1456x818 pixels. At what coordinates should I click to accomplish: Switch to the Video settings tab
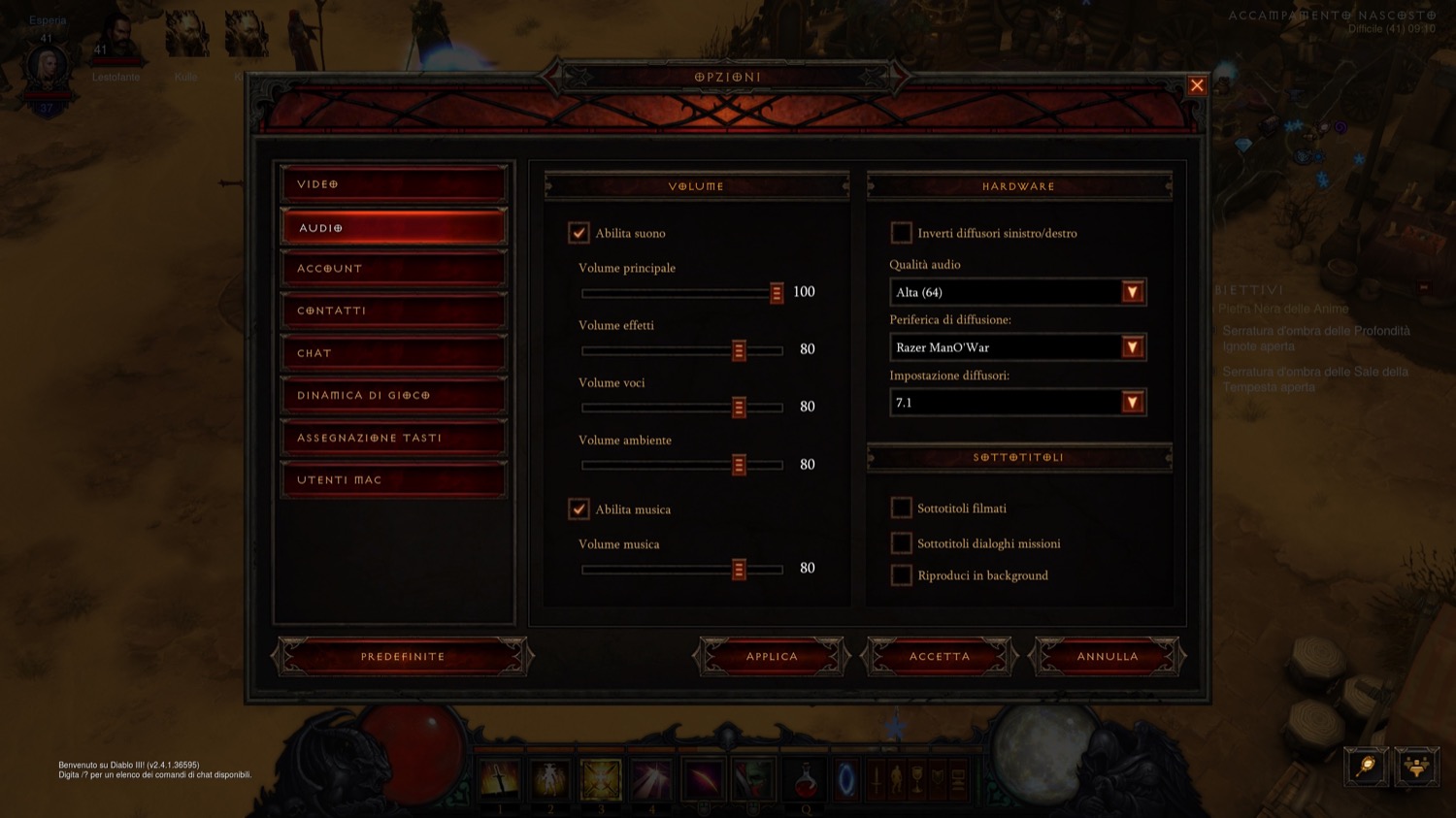click(x=393, y=183)
